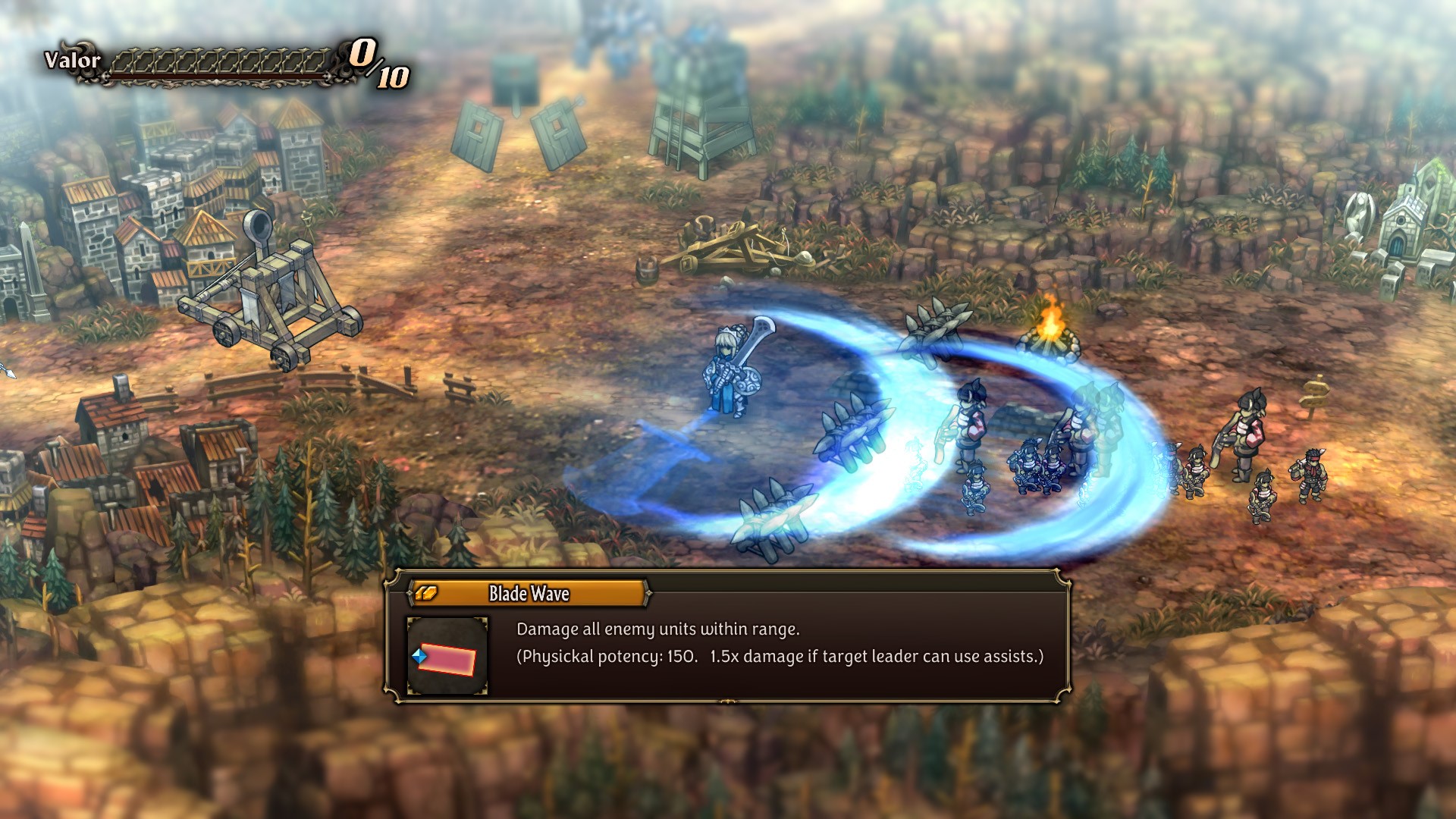Click the Valor gauge label
The width and height of the screenshot is (1456, 819).
(x=72, y=59)
